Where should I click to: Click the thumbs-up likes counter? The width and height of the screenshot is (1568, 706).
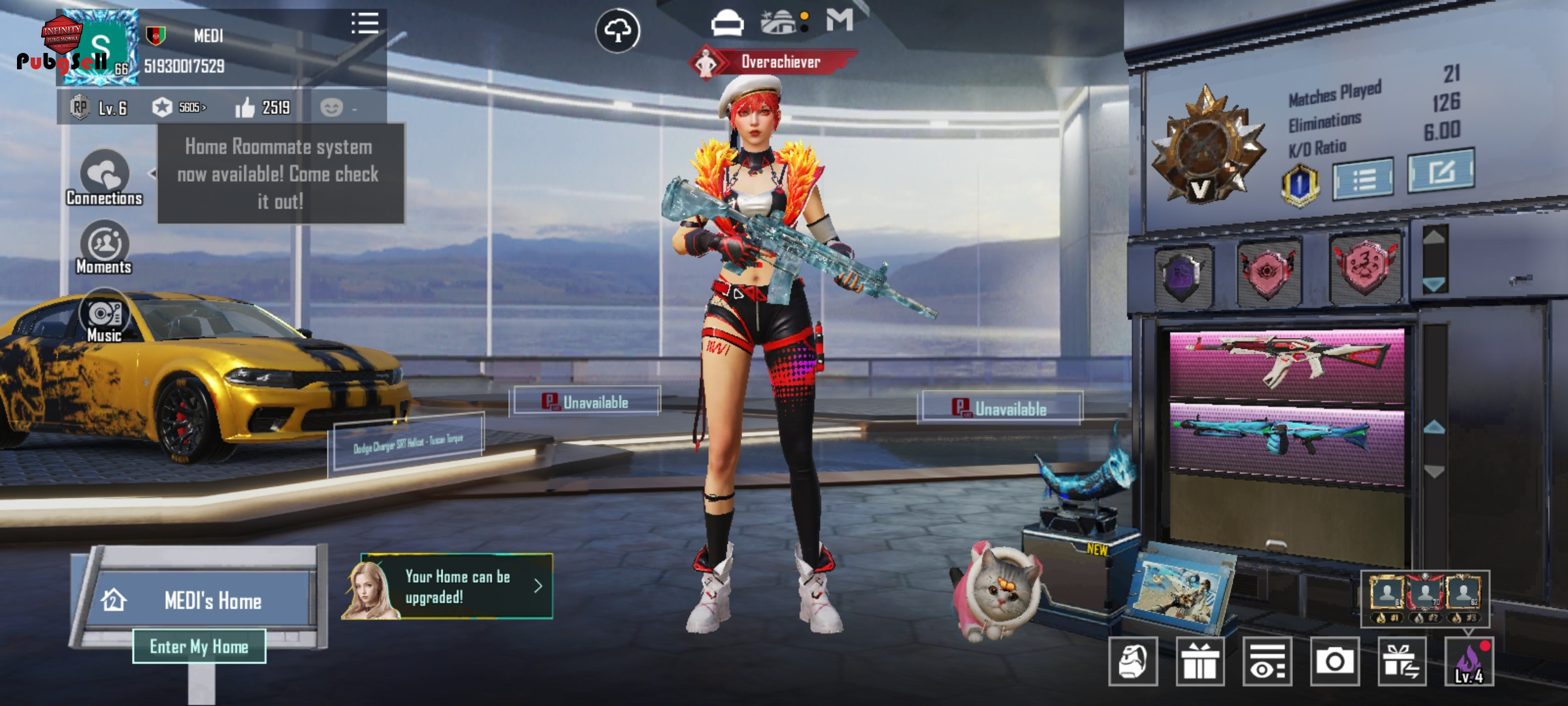(263, 107)
